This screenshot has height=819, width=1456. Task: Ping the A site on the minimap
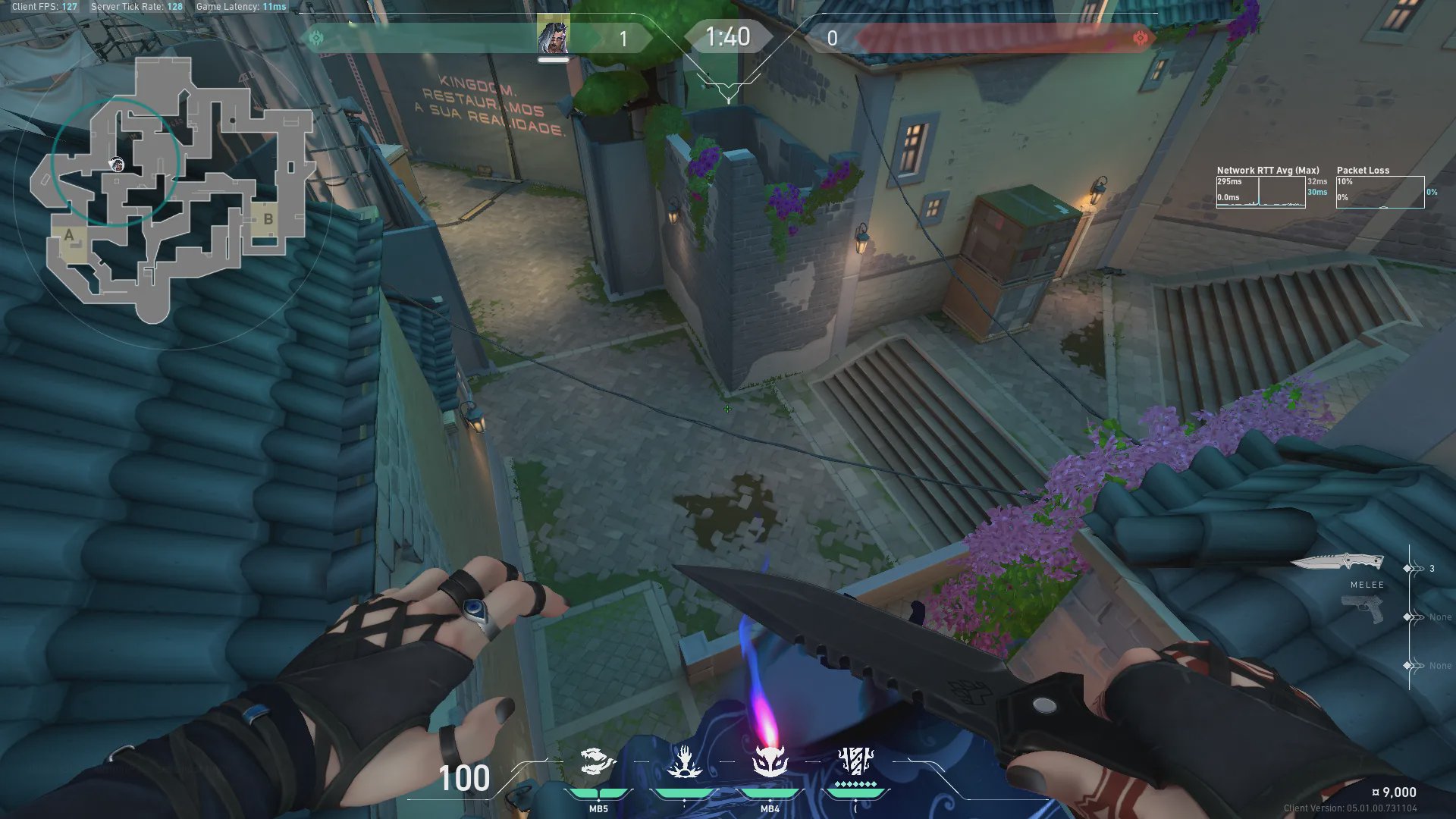(x=70, y=236)
